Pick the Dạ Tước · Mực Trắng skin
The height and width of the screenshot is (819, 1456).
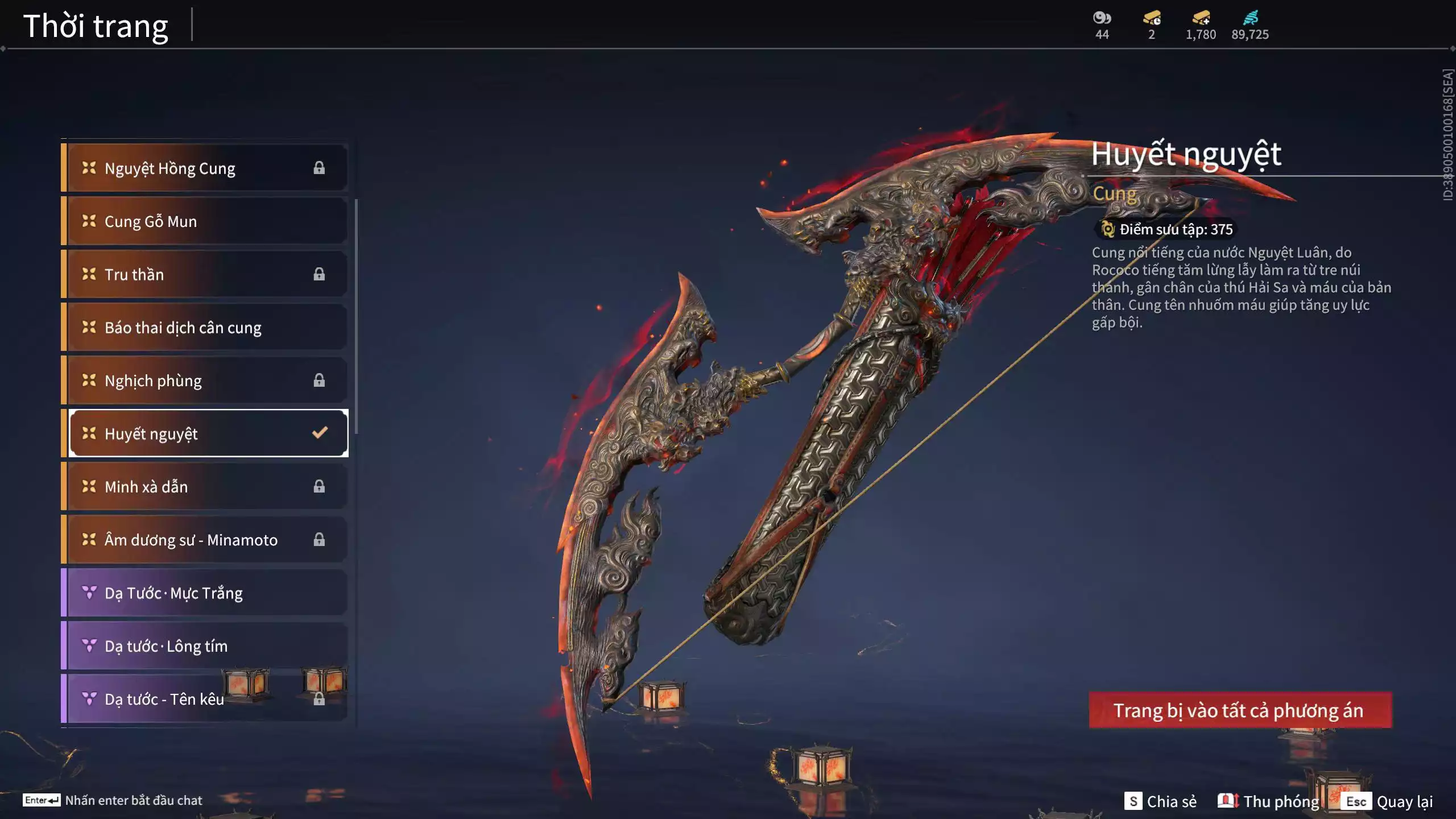click(205, 593)
